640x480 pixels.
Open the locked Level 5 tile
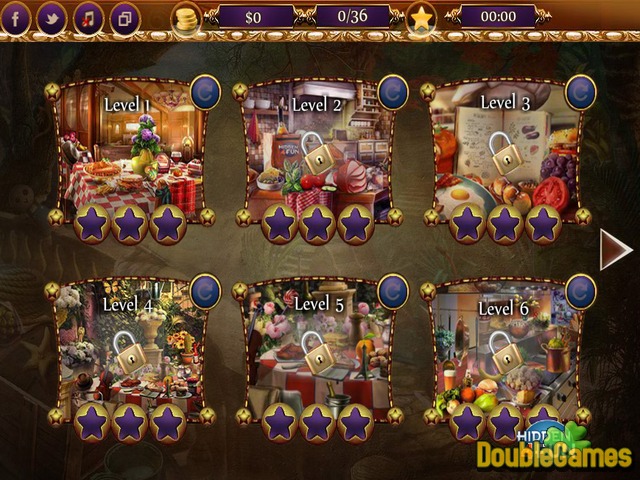click(x=316, y=350)
